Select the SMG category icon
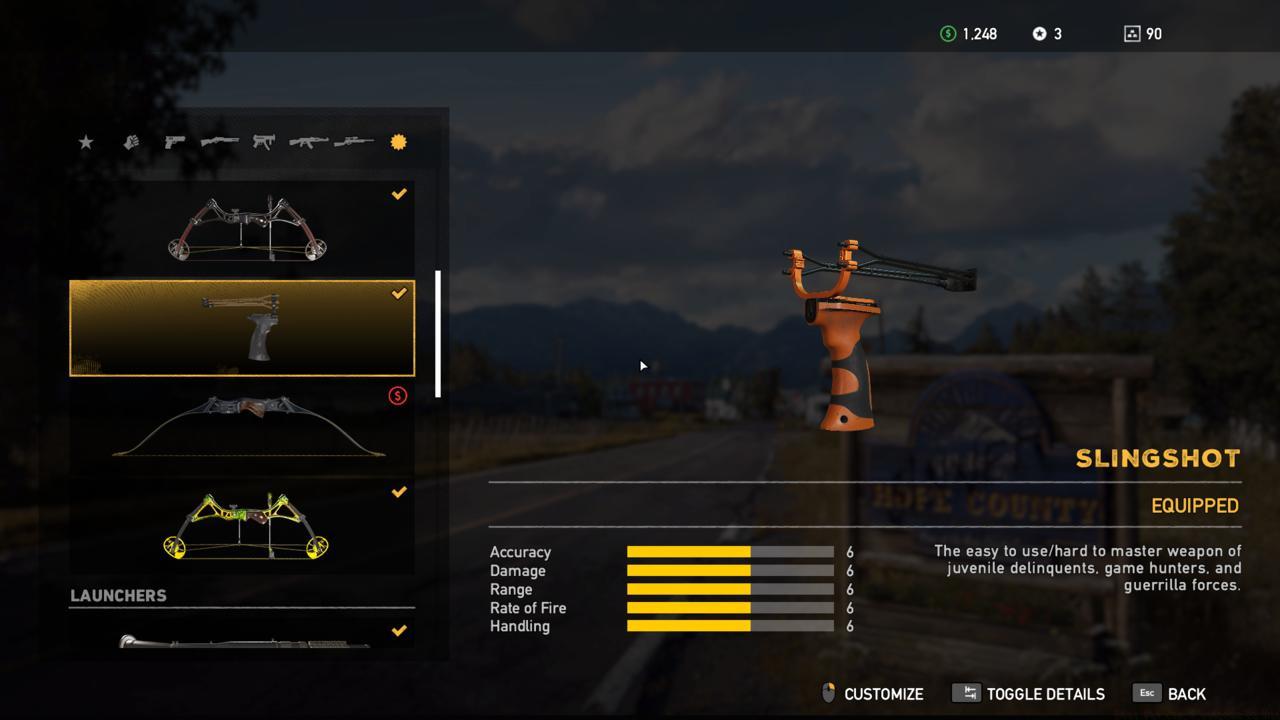This screenshot has height=720, width=1280. [x=262, y=142]
